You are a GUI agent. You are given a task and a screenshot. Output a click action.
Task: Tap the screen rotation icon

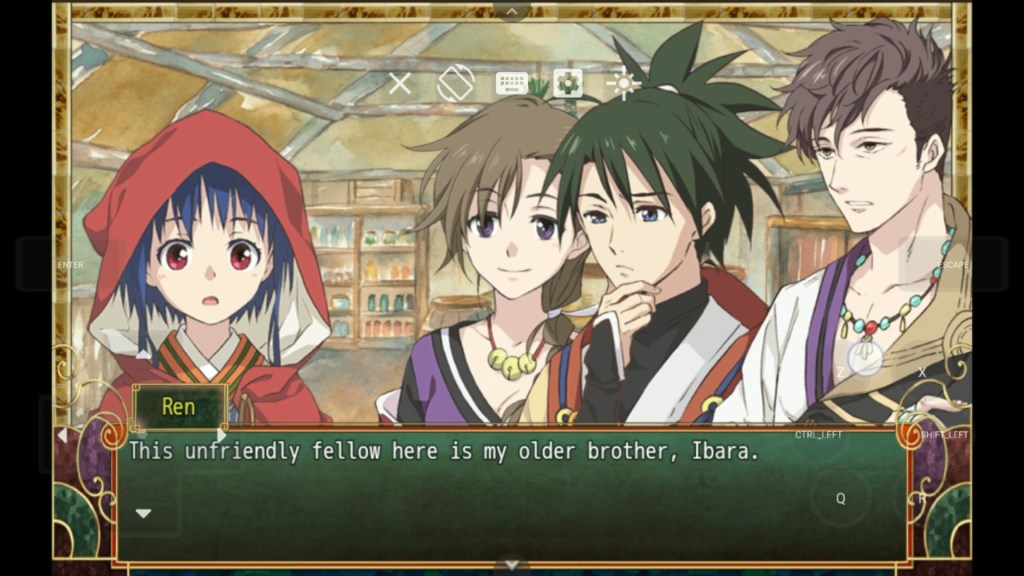pyautogui.click(x=455, y=84)
